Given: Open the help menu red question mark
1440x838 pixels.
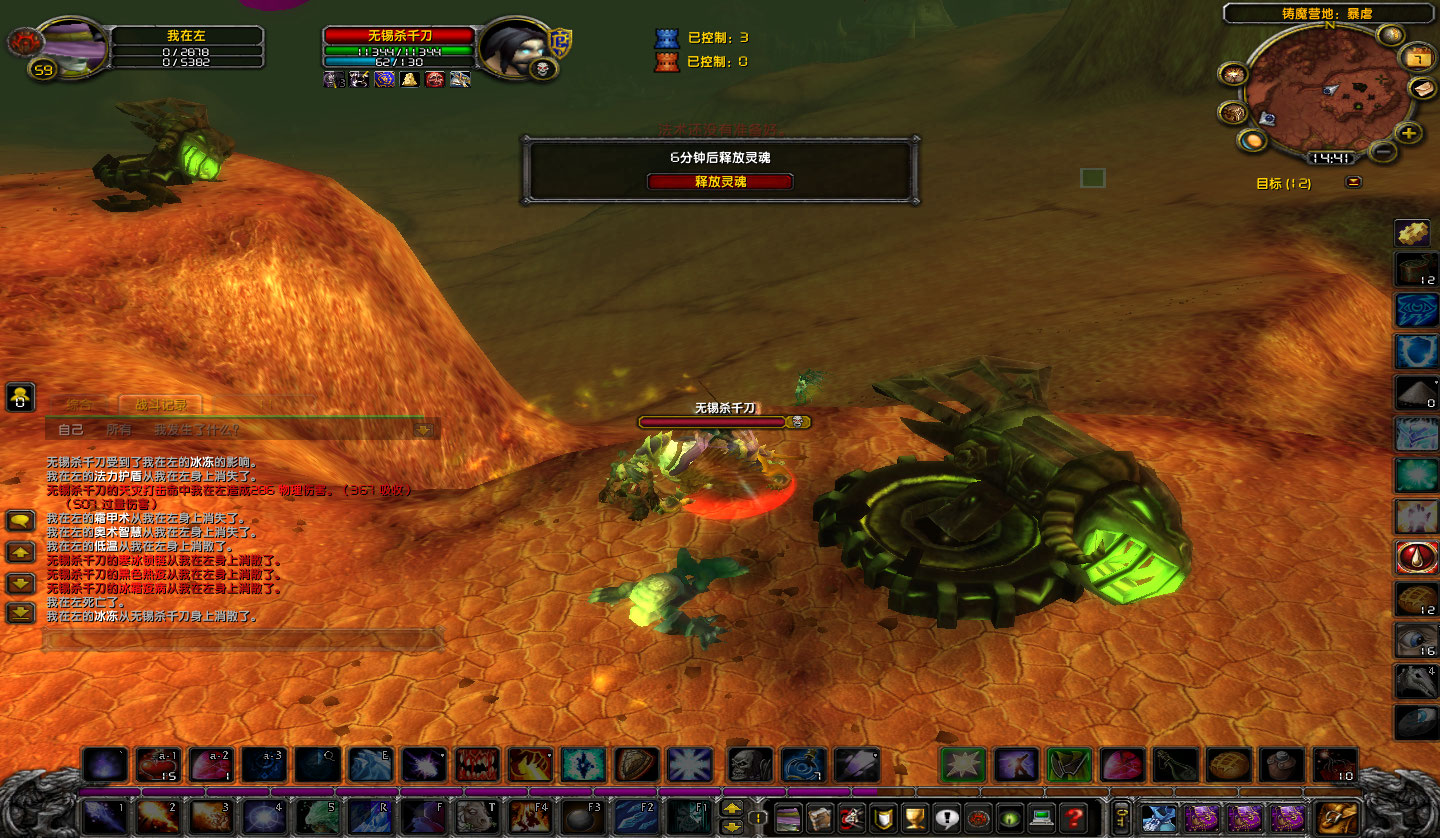Looking at the screenshot, I should point(1074,818).
